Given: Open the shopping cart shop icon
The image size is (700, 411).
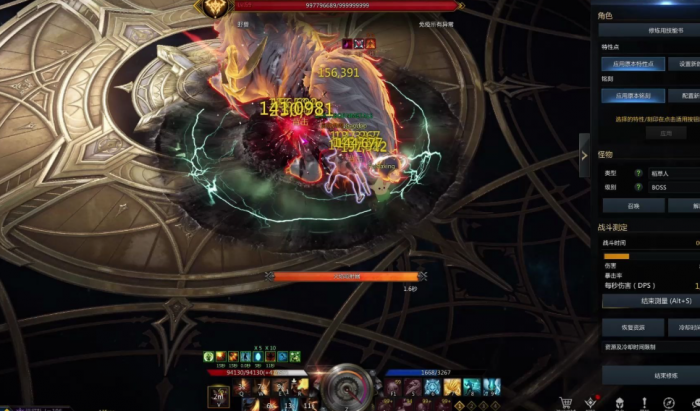Looking at the screenshot, I should (567, 402).
